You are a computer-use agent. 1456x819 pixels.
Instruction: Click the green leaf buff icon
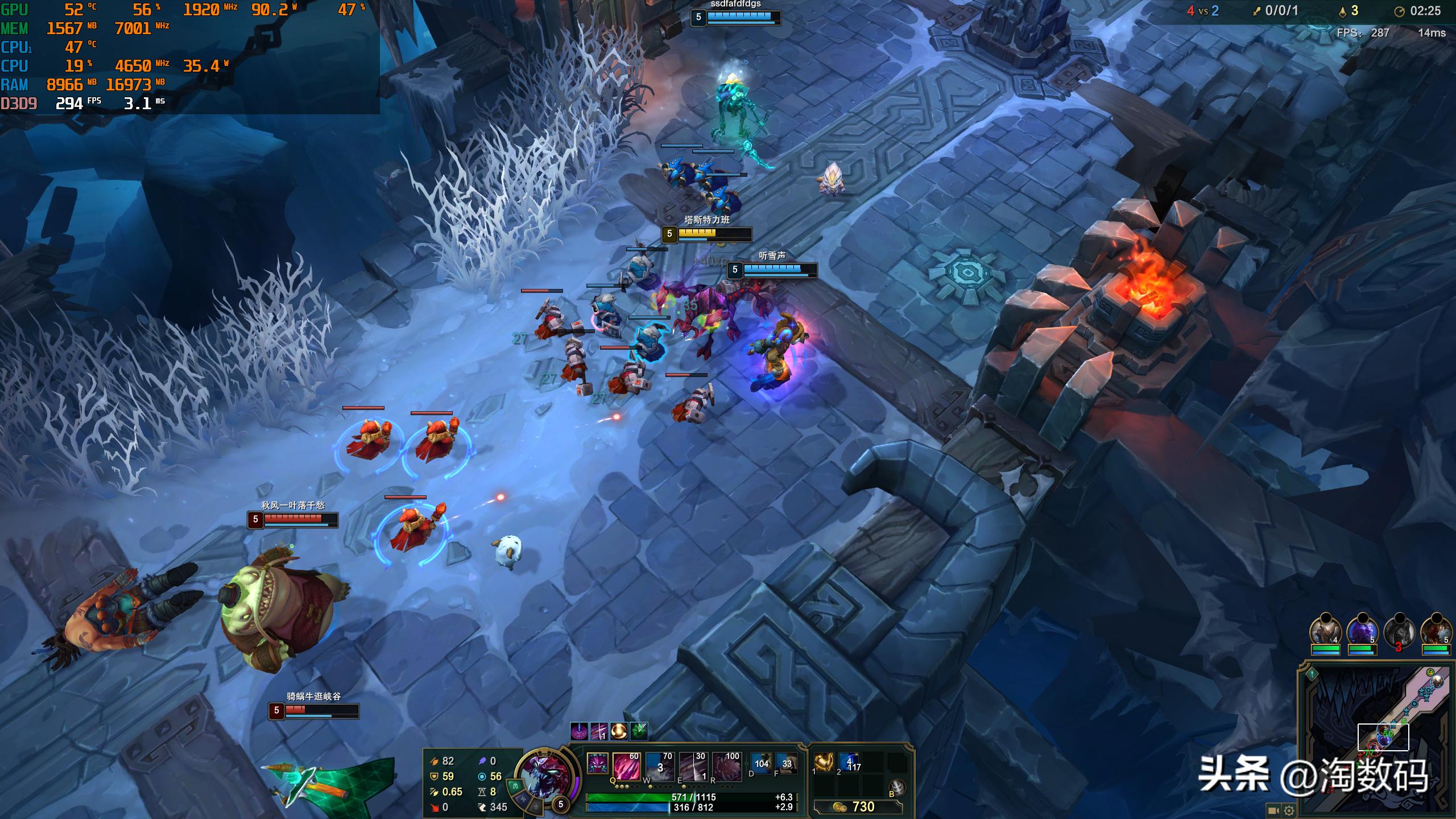tap(638, 731)
